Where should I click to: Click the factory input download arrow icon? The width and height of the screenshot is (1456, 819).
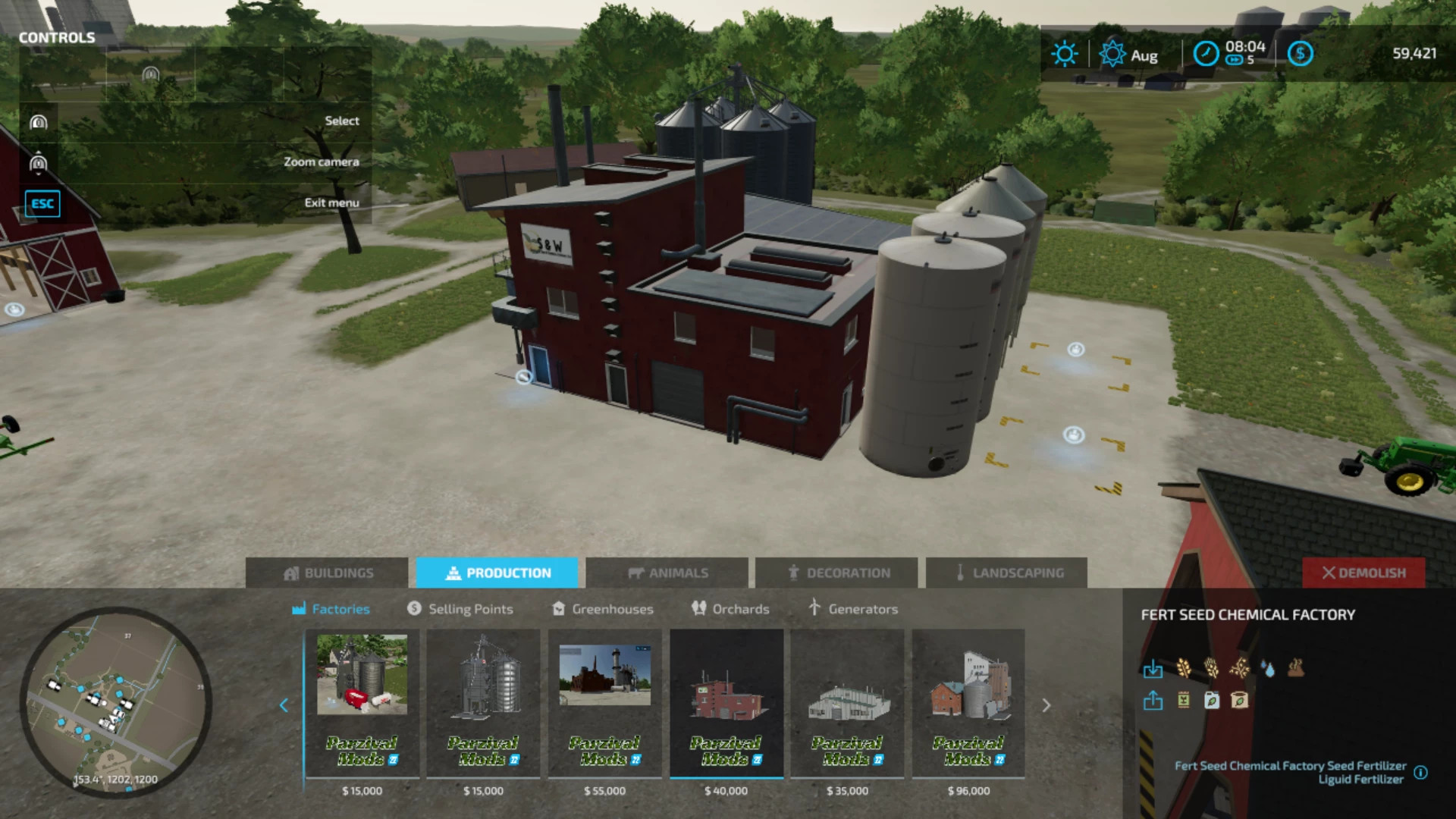(x=1153, y=669)
